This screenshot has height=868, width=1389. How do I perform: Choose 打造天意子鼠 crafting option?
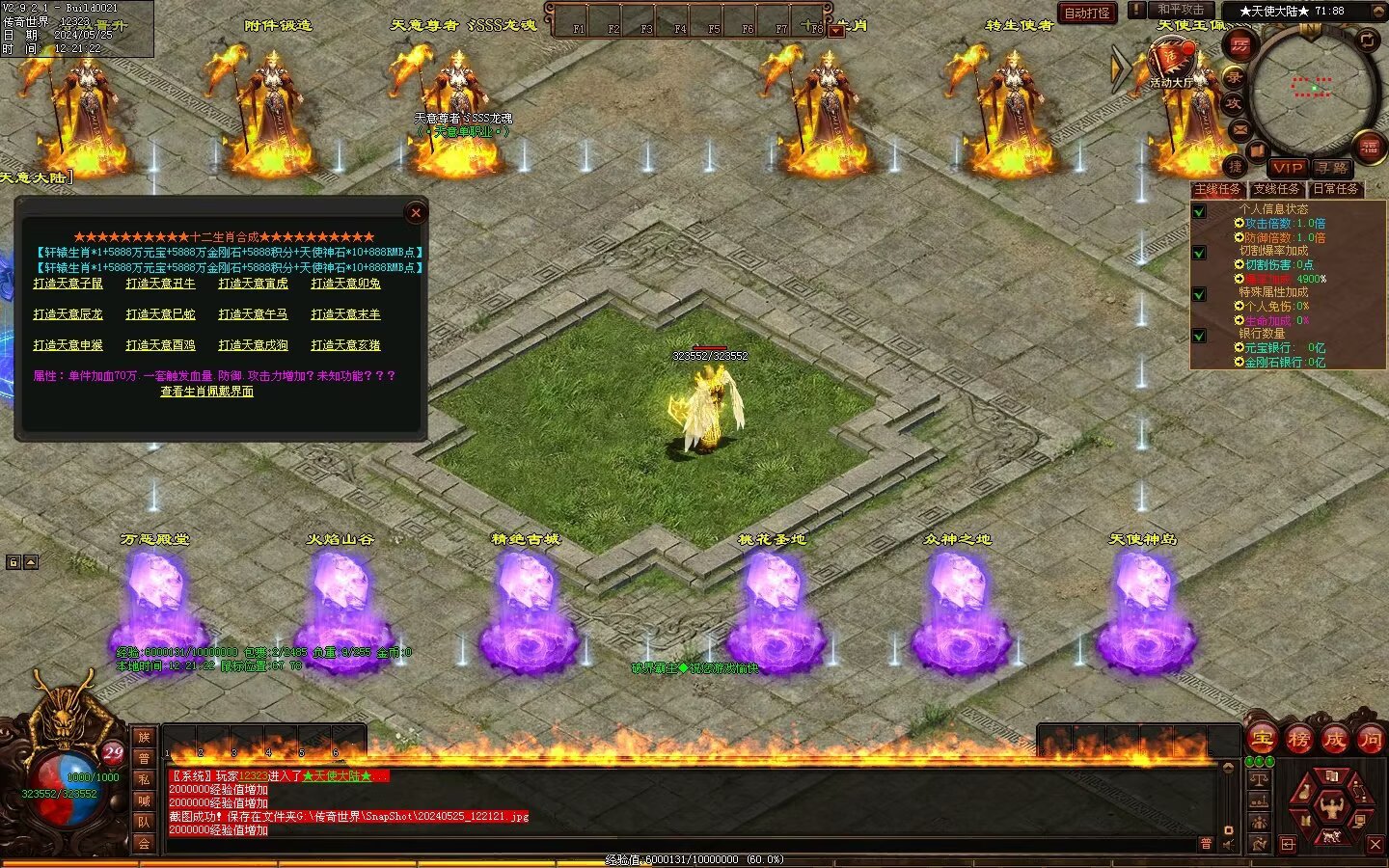tap(68, 284)
